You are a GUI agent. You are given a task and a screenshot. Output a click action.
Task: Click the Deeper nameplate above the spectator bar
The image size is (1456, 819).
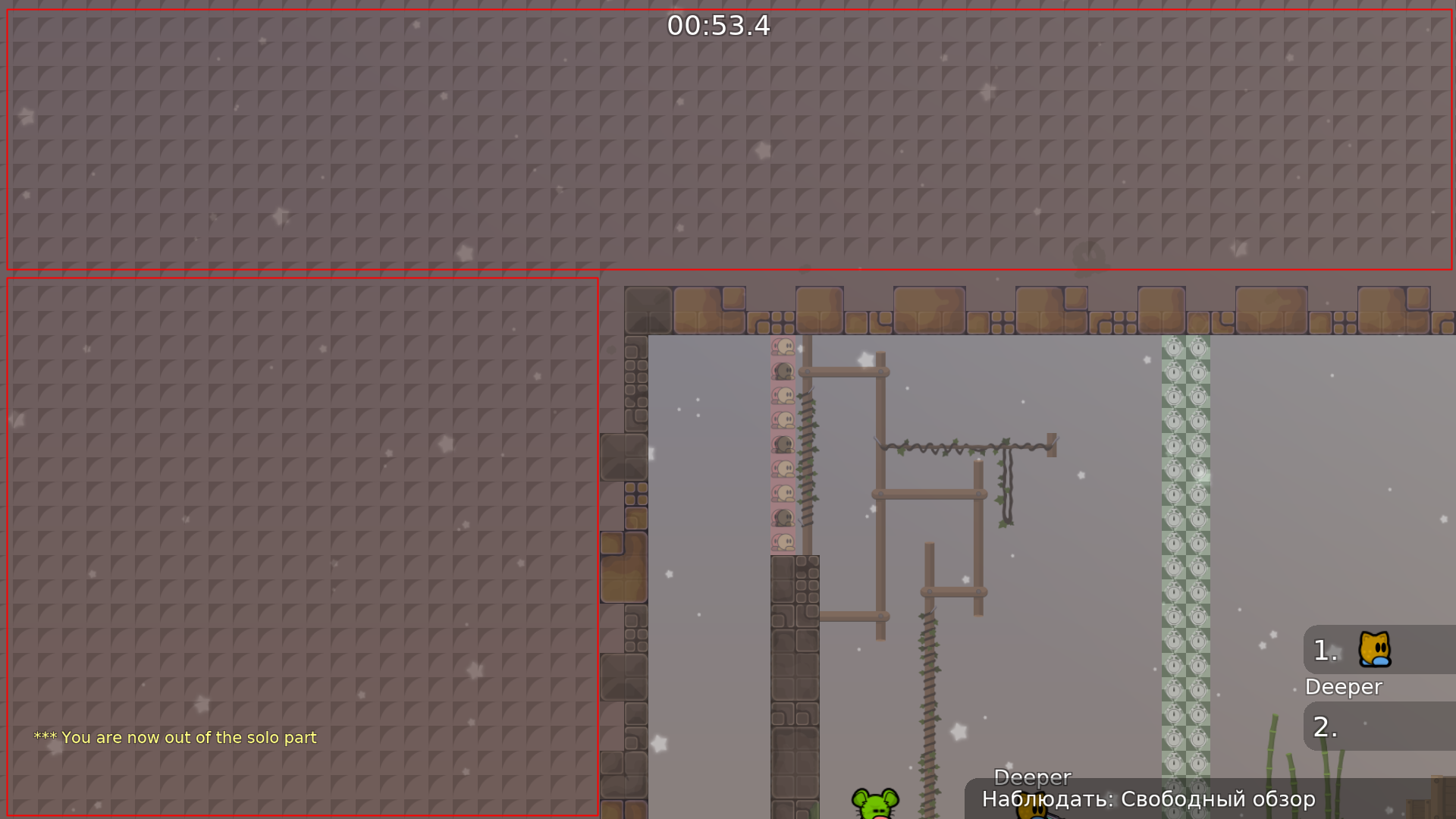[x=1031, y=777]
